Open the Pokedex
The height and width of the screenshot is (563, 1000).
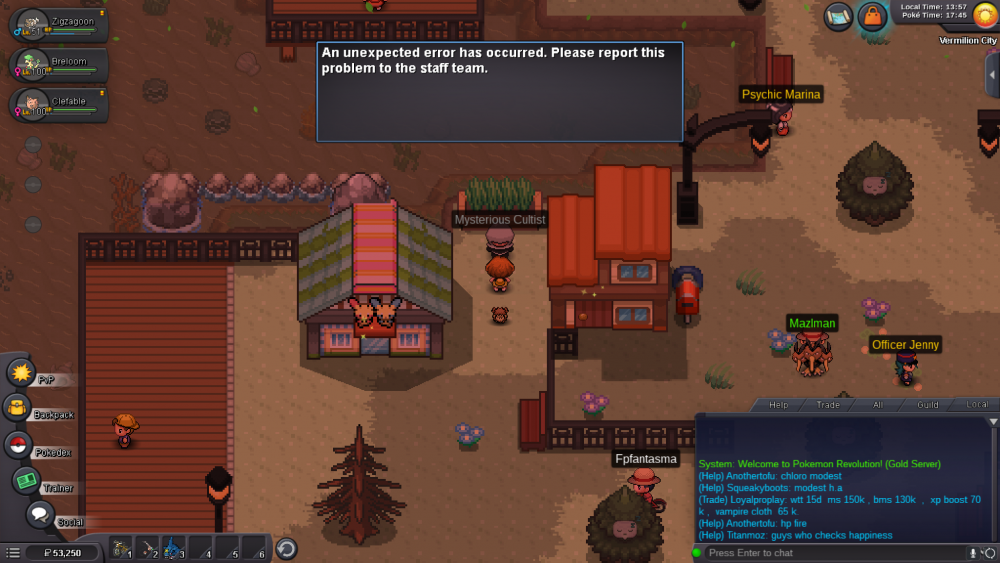18,446
